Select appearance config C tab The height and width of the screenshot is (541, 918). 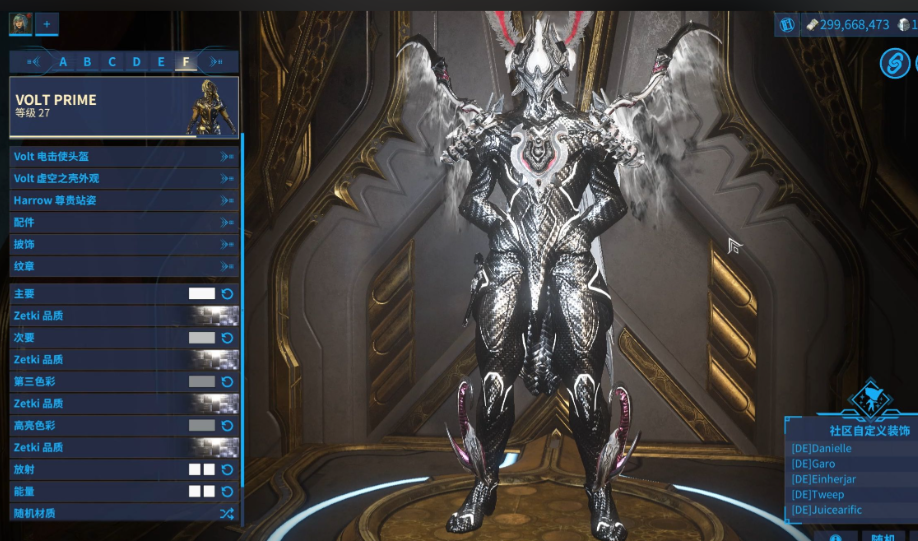click(112, 62)
